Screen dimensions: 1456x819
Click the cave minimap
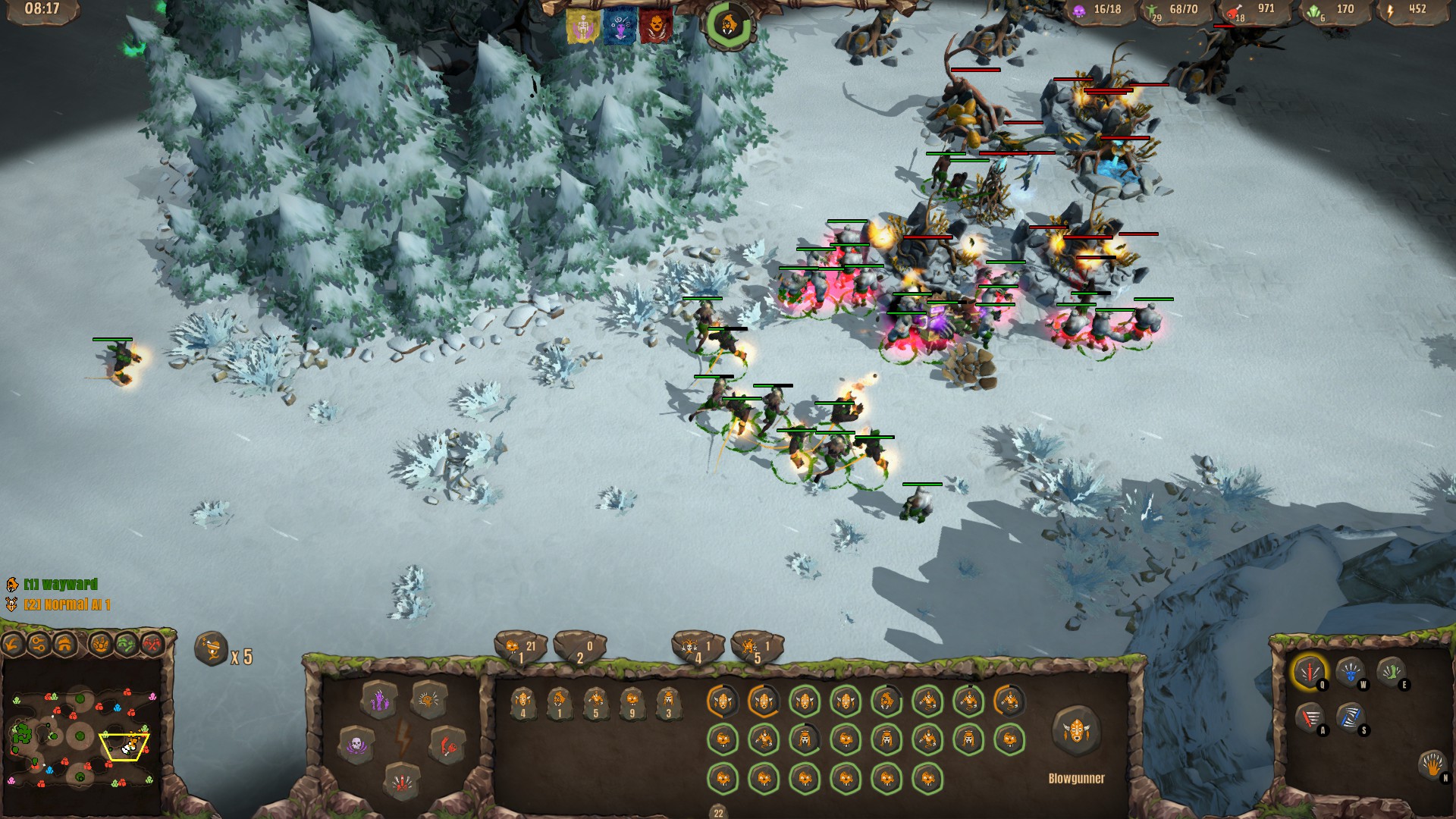click(x=82, y=736)
